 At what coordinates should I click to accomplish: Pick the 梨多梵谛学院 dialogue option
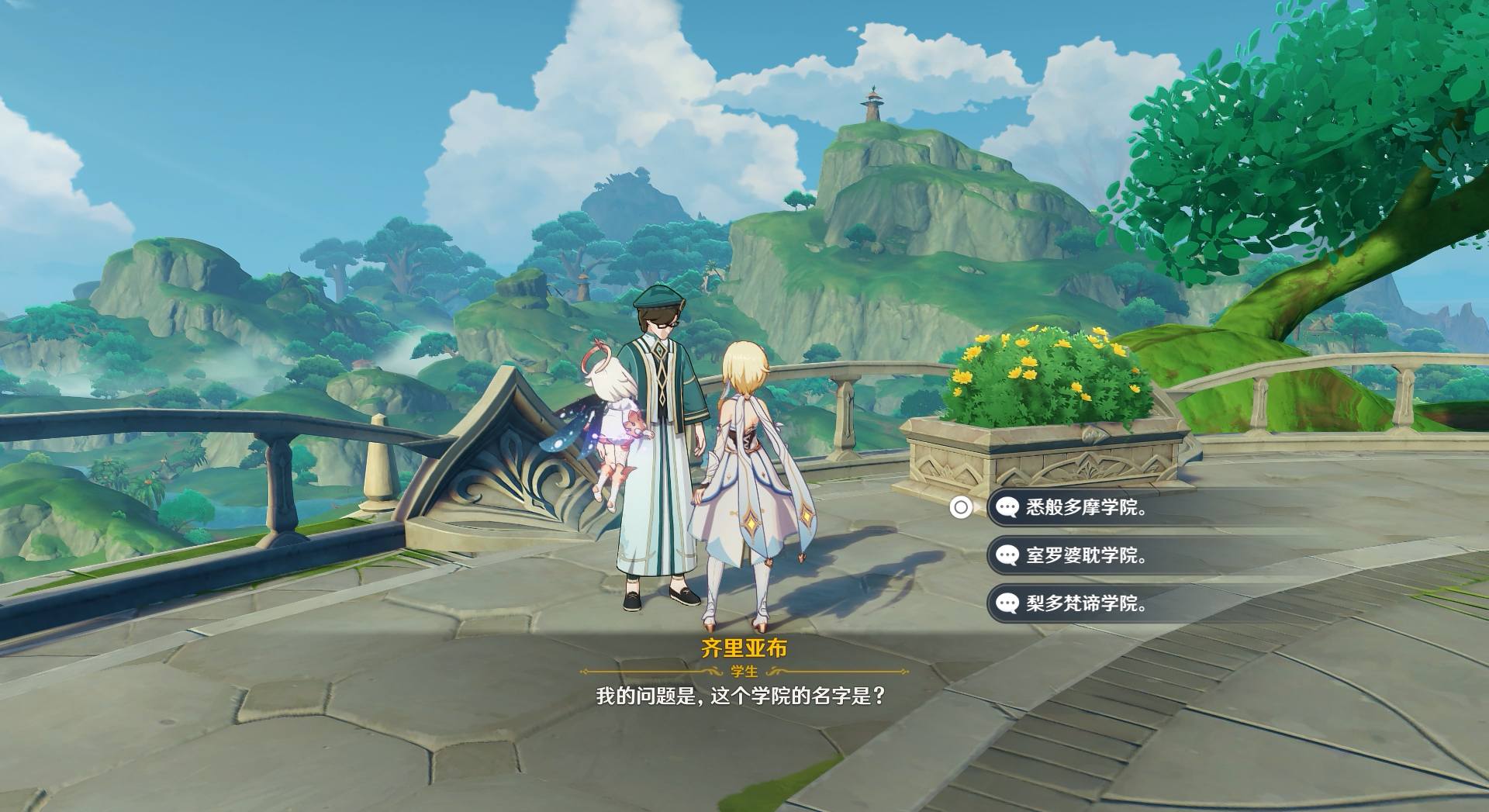(1086, 603)
